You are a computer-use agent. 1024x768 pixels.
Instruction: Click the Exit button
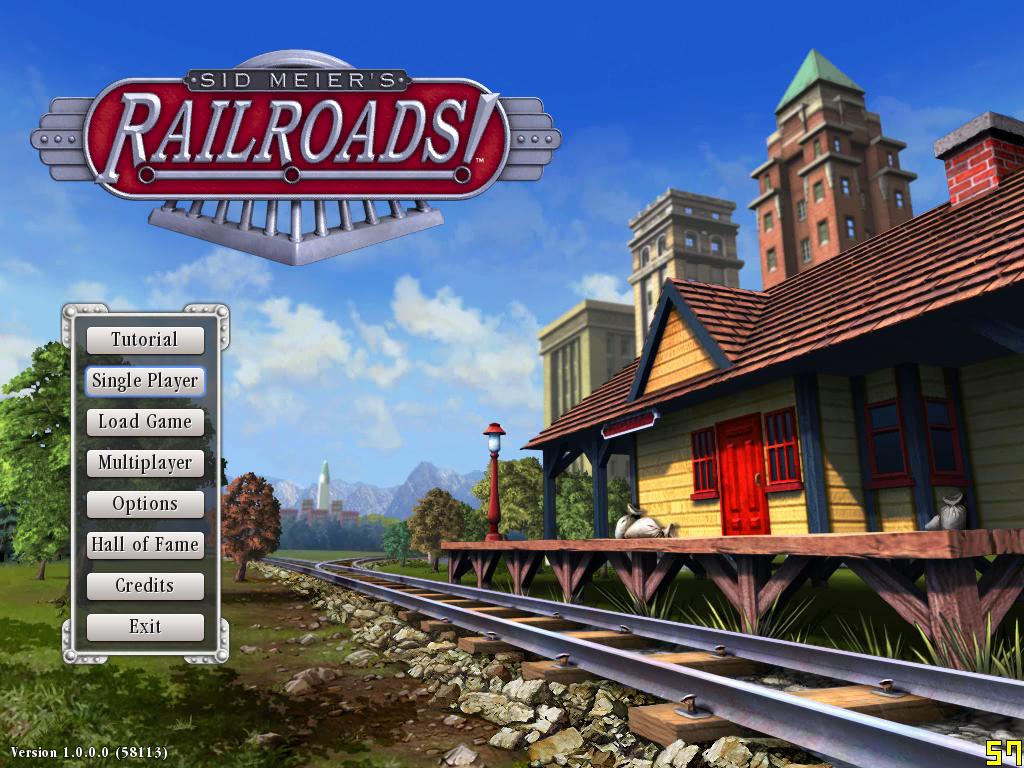pos(145,627)
